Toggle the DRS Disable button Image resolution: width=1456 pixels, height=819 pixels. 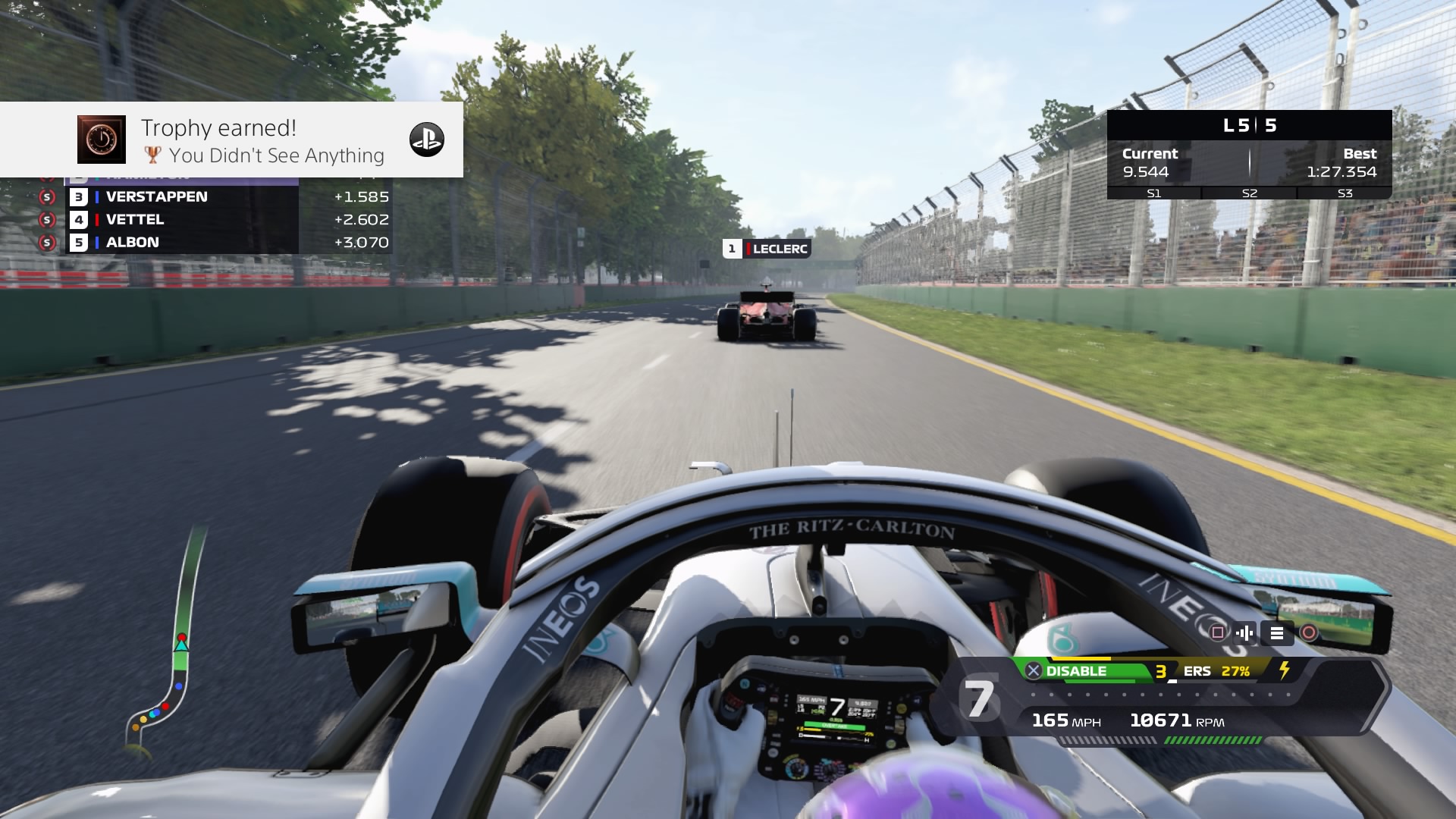(x=1068, y=671)
